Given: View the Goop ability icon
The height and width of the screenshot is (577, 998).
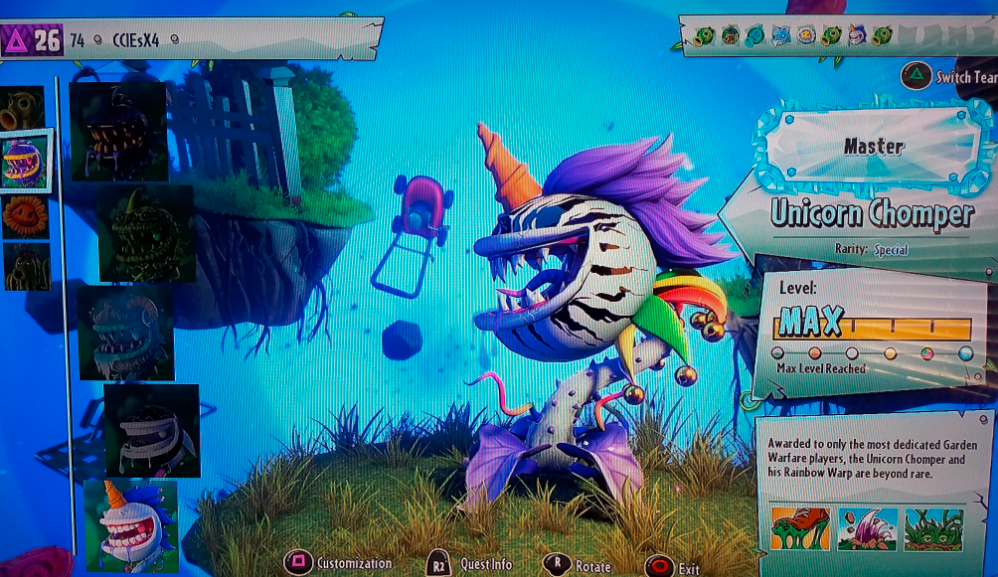Looking at the screenshot, I should click(x=800, y=529).
